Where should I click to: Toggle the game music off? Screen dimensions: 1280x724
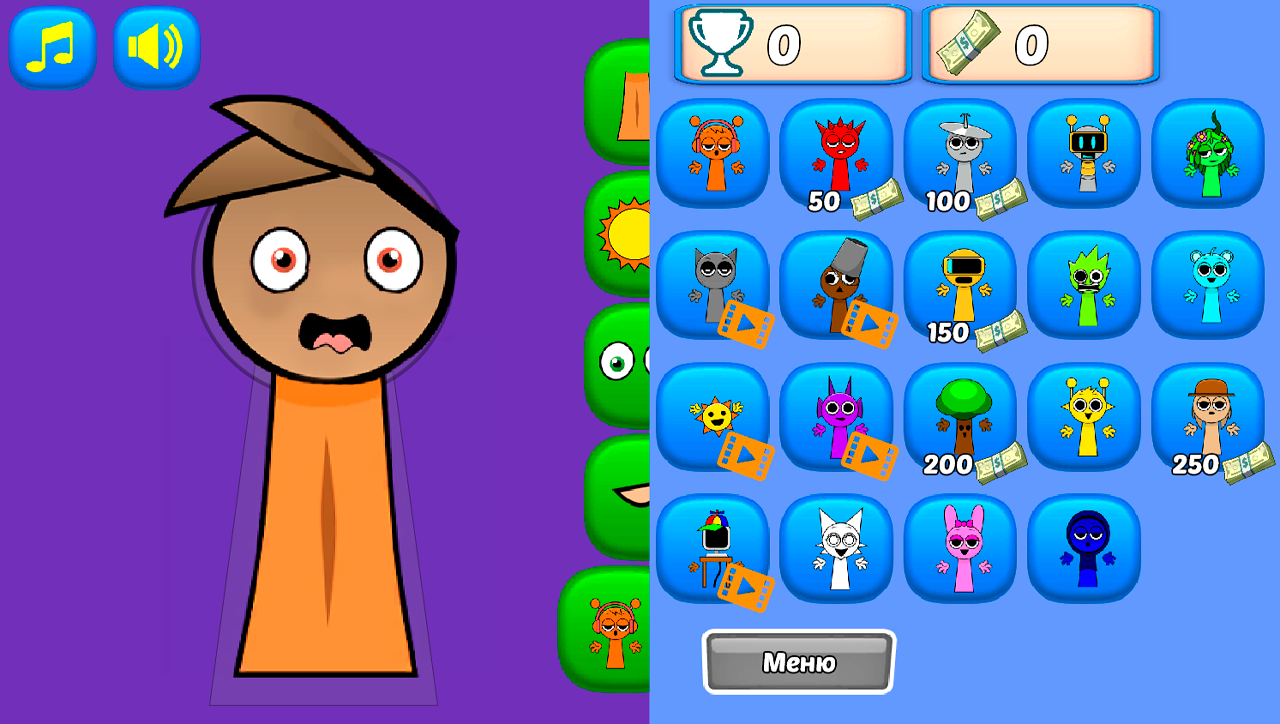point(52,47)
